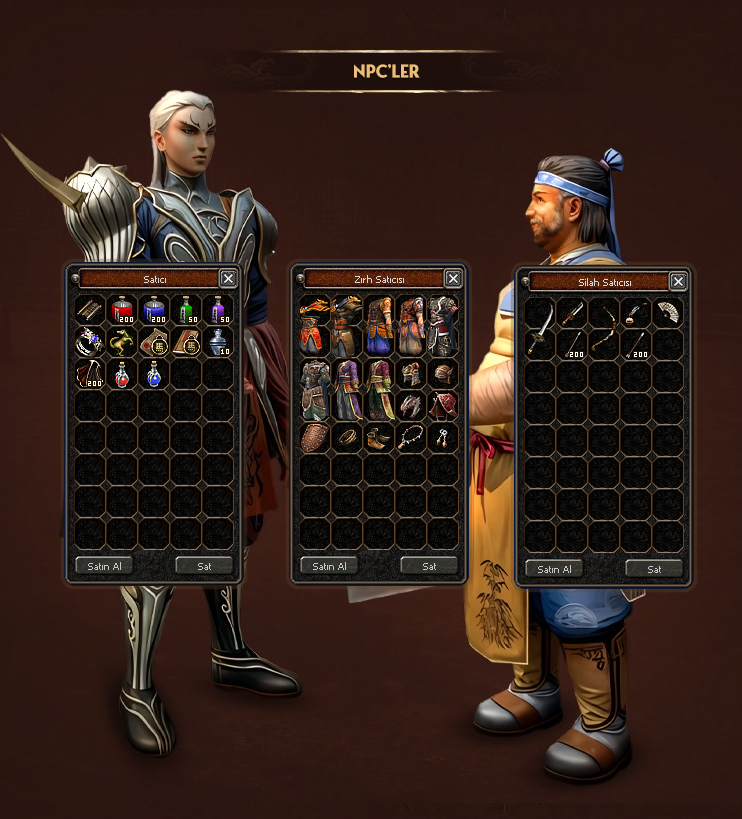
Task: Choose the pair of earrings
Action: [443, 438]
